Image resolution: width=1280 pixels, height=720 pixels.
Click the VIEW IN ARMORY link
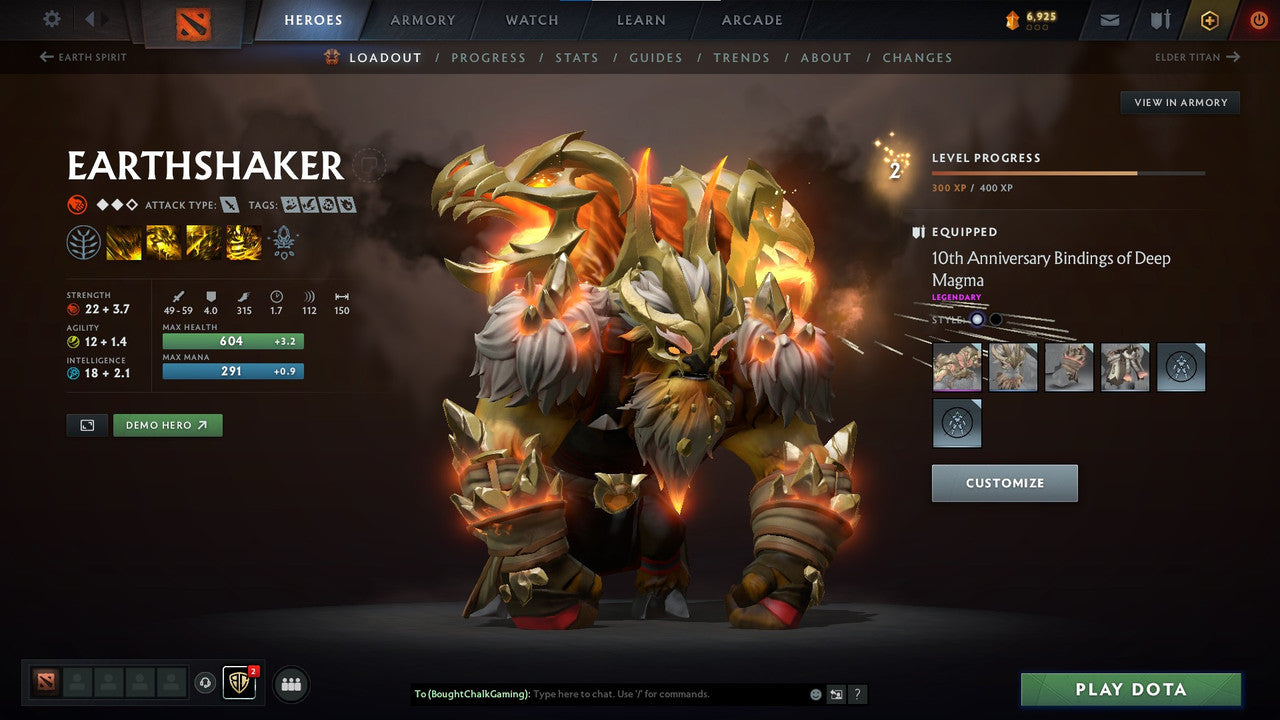(x=1180, y=102)
